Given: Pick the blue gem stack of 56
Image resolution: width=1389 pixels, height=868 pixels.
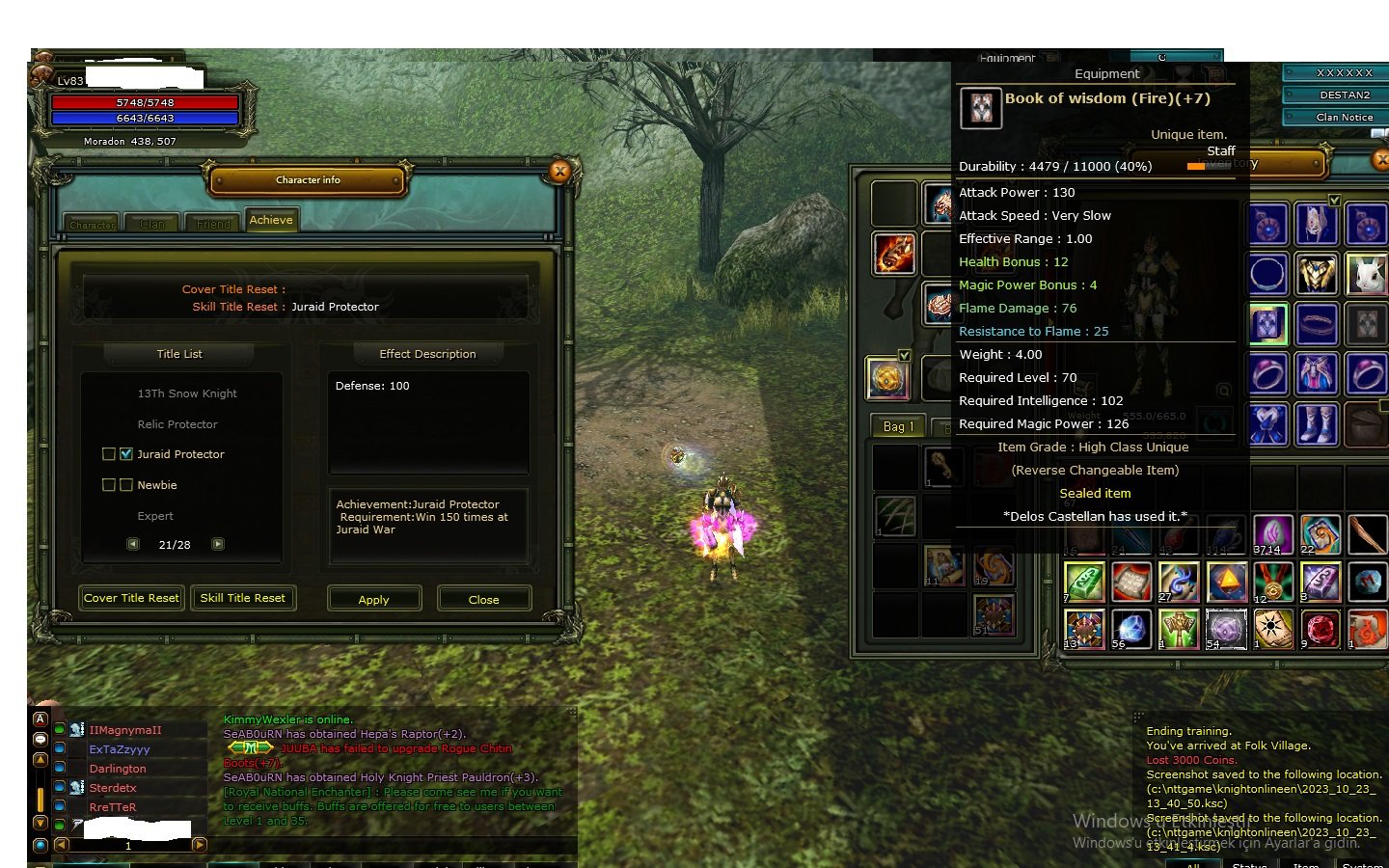Looking at the screenshot, I should pos(1130,629).
